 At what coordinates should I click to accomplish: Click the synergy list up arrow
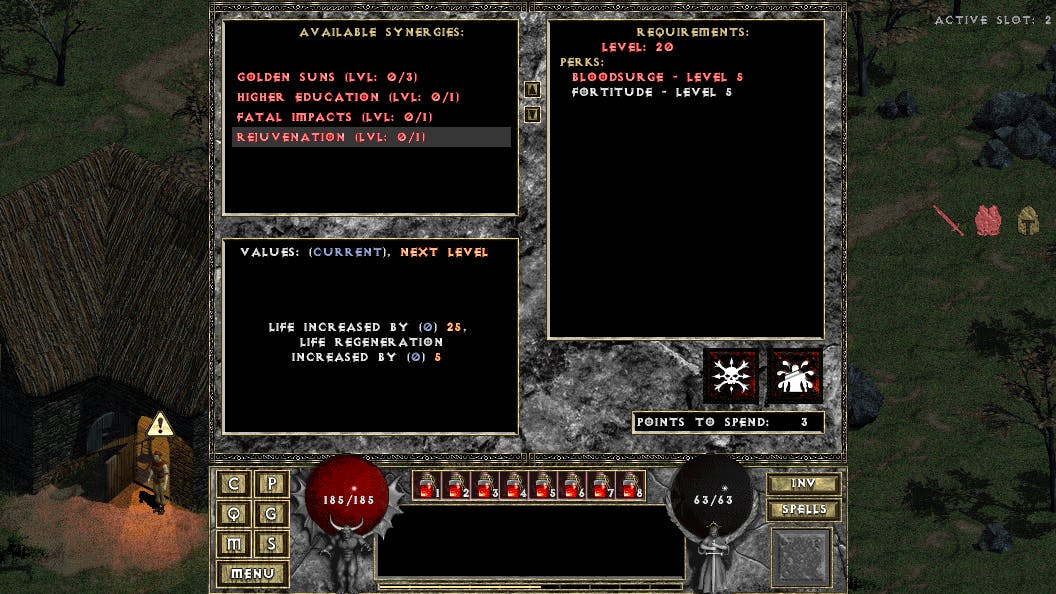pos(533,89)
